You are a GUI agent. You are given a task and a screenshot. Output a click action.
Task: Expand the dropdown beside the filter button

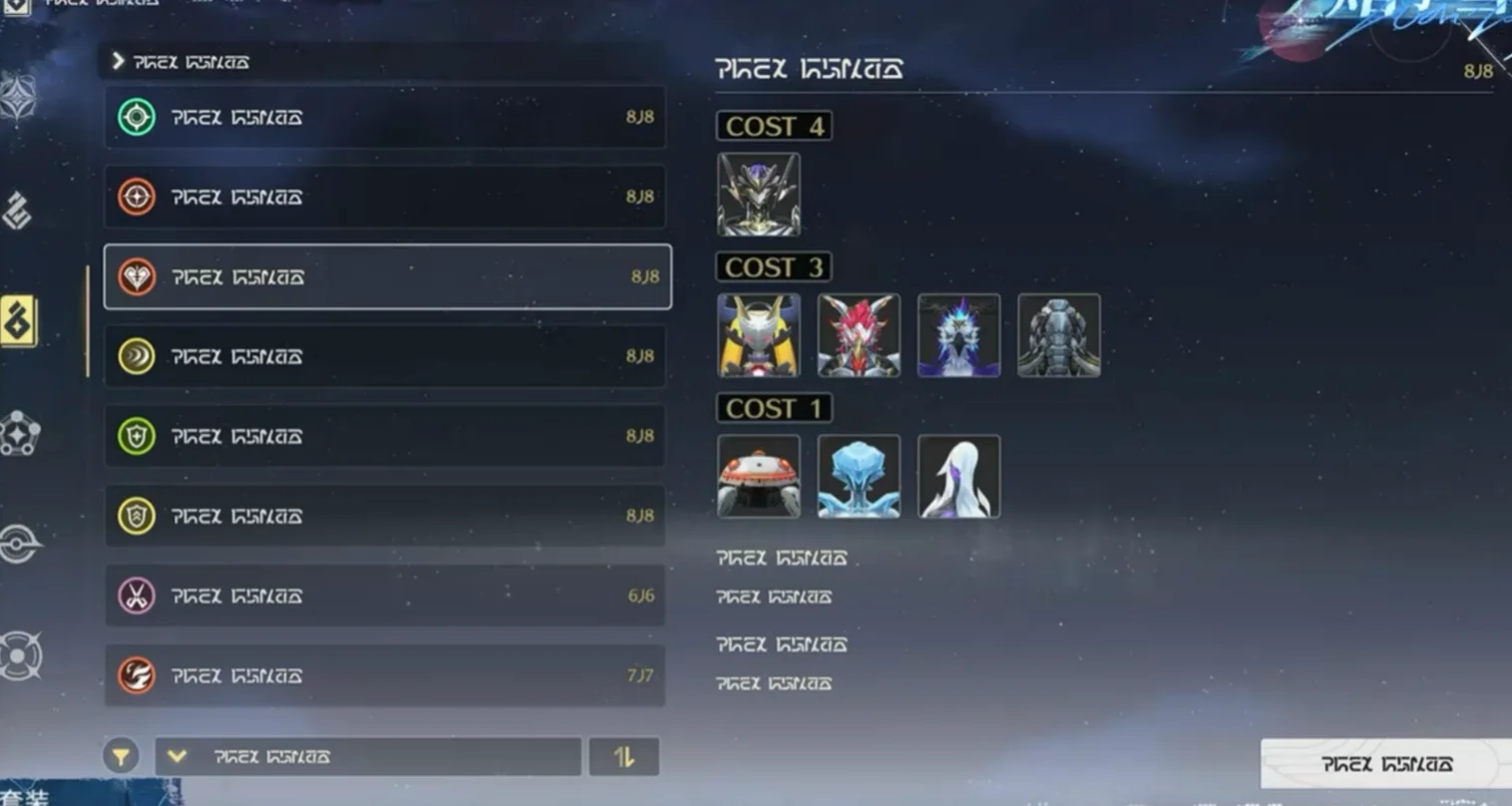(368, 757)
